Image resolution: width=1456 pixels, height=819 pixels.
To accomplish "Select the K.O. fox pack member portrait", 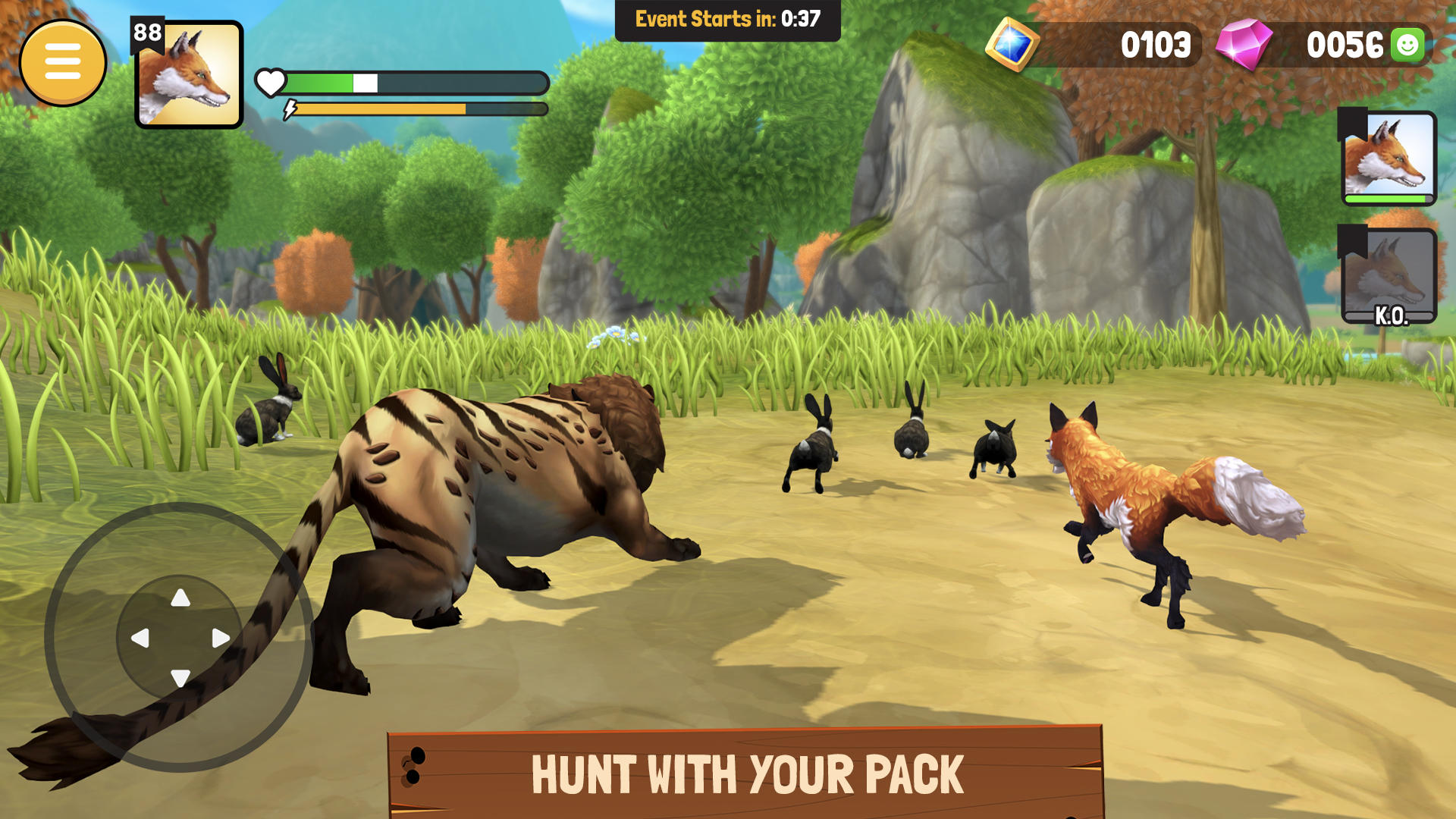I will click(1399, 278).
